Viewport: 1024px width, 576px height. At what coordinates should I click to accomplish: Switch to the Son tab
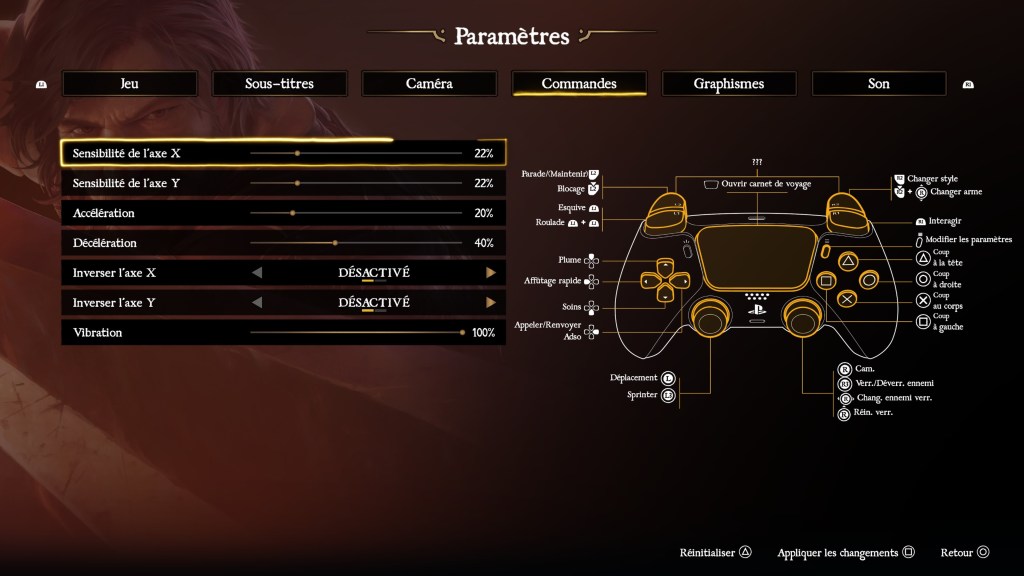pyautogui.click(x=879, y=84)
